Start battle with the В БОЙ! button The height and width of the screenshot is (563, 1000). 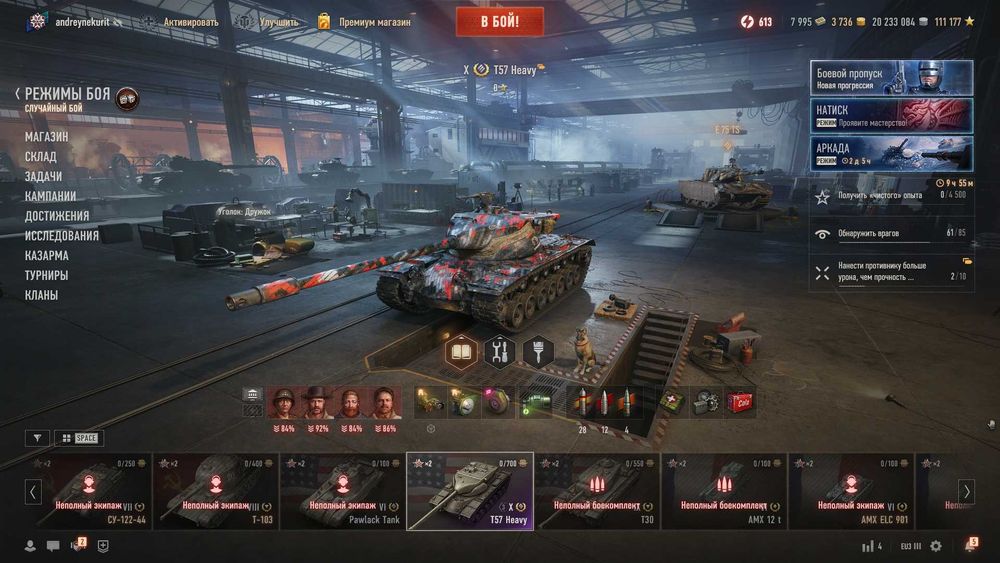click(500, 21)
